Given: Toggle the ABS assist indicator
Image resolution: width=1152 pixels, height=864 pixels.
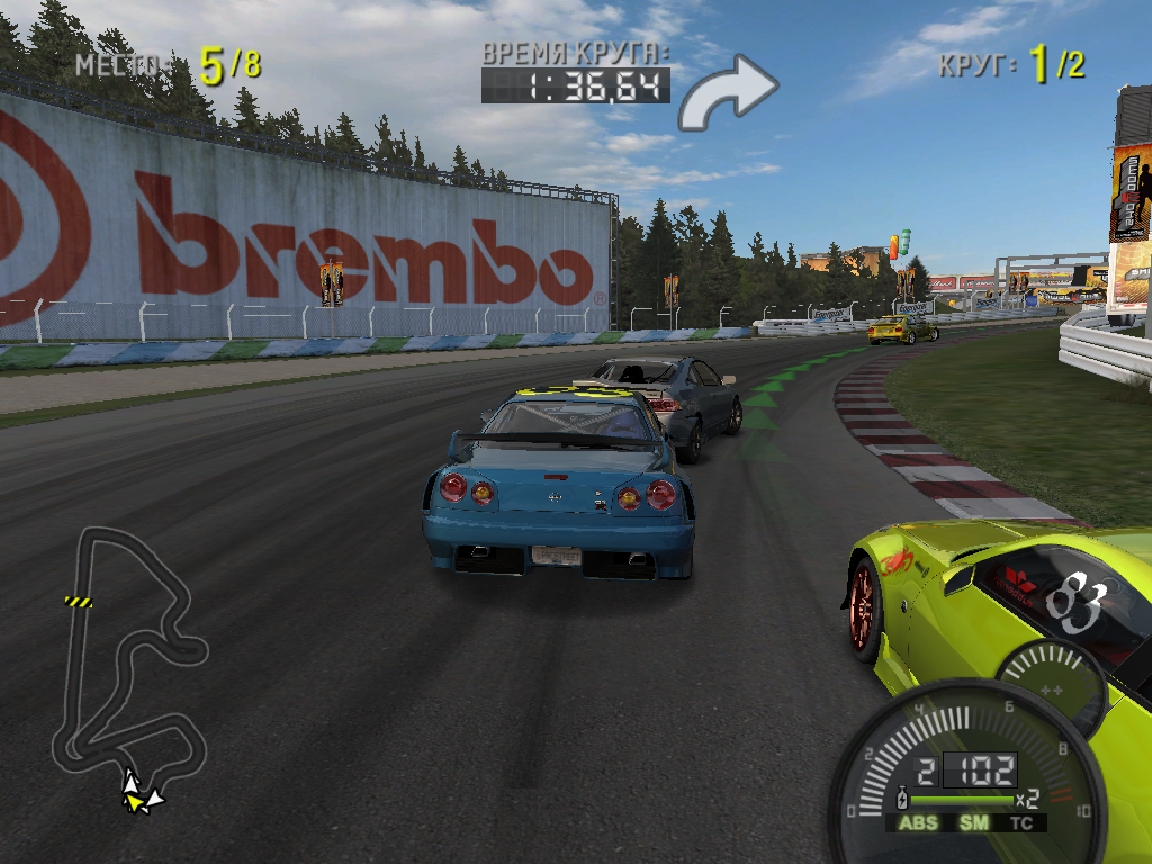Looking at the screenshot, I should [918, 823].
